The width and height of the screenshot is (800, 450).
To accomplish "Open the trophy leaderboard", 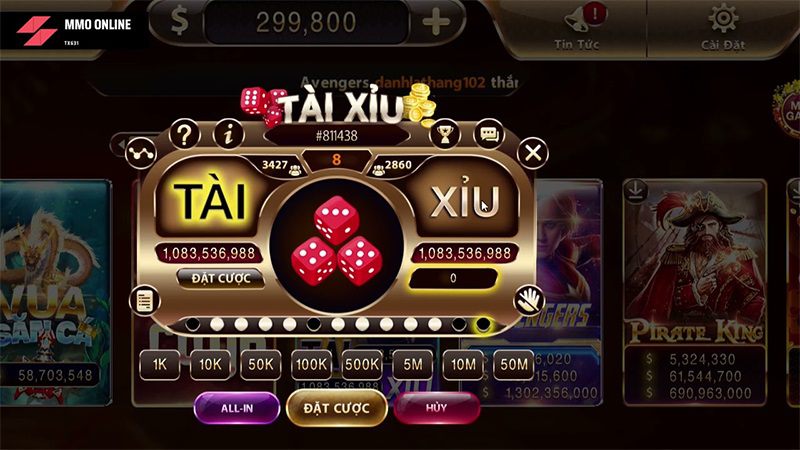I will point(443,133).
